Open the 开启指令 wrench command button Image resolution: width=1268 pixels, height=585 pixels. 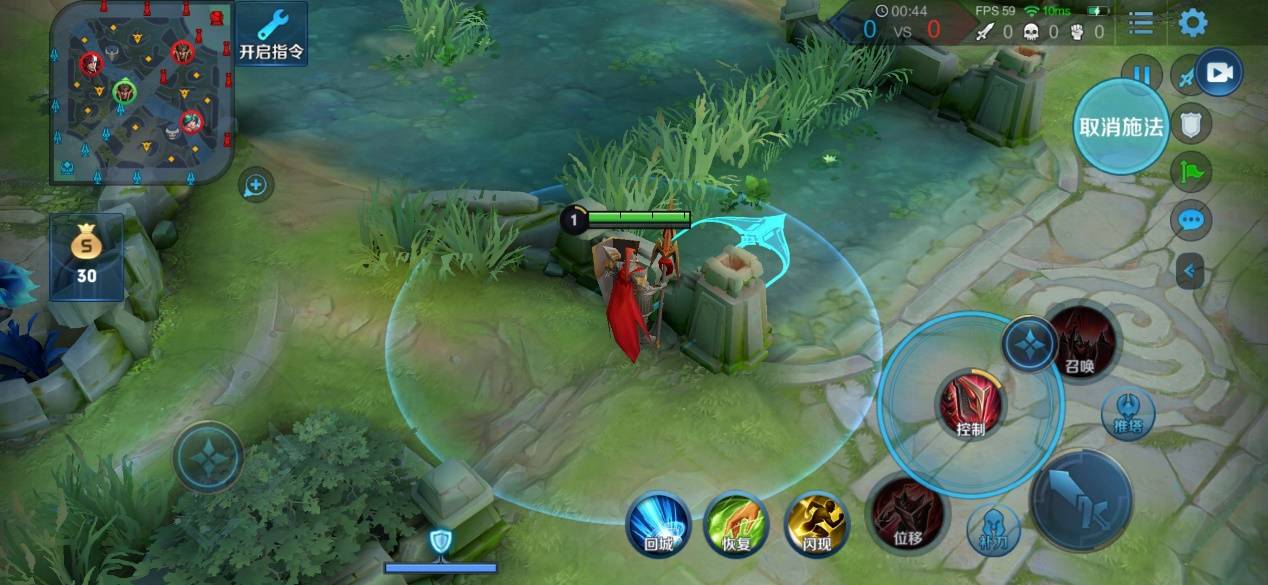tap(271, 33)
